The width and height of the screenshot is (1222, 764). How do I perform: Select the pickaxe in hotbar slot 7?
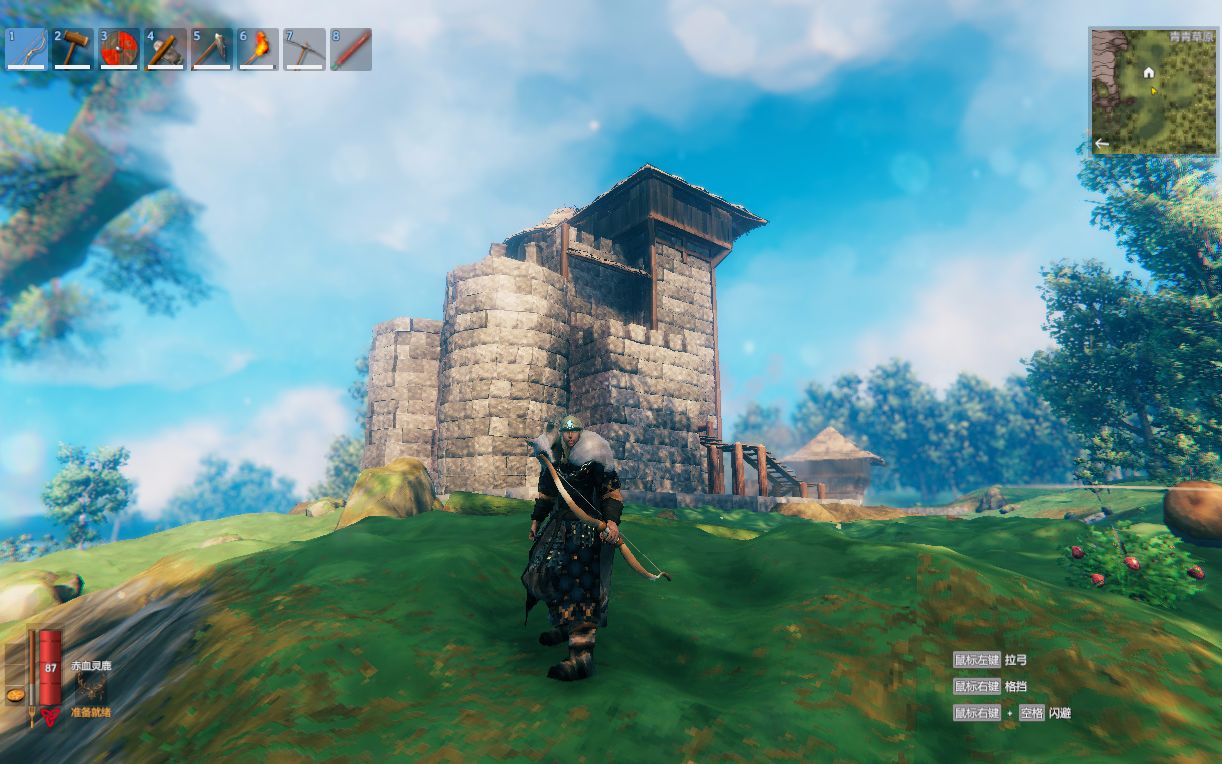click(x=304, y=49)
